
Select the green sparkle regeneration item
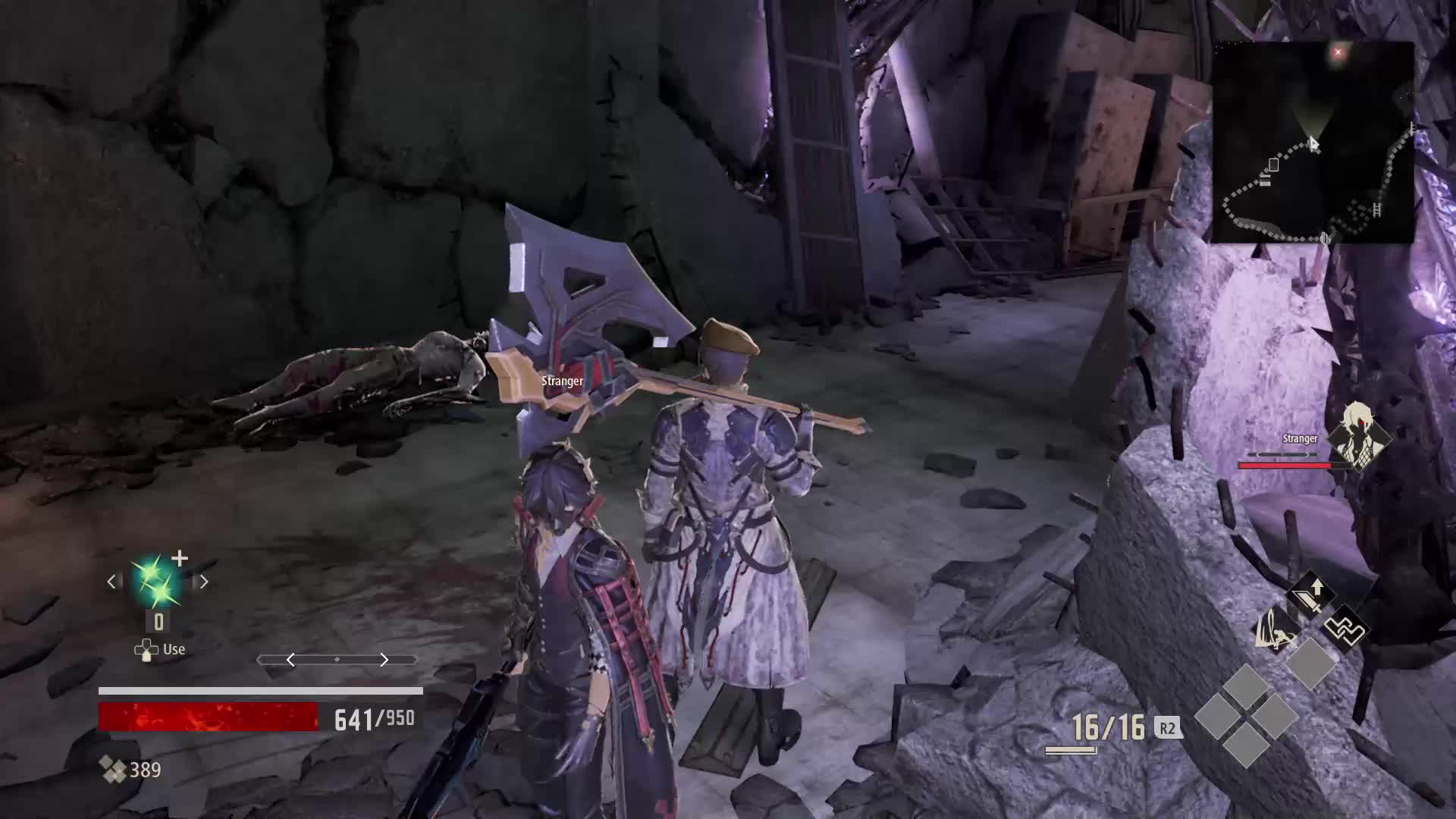coord(158,582)
